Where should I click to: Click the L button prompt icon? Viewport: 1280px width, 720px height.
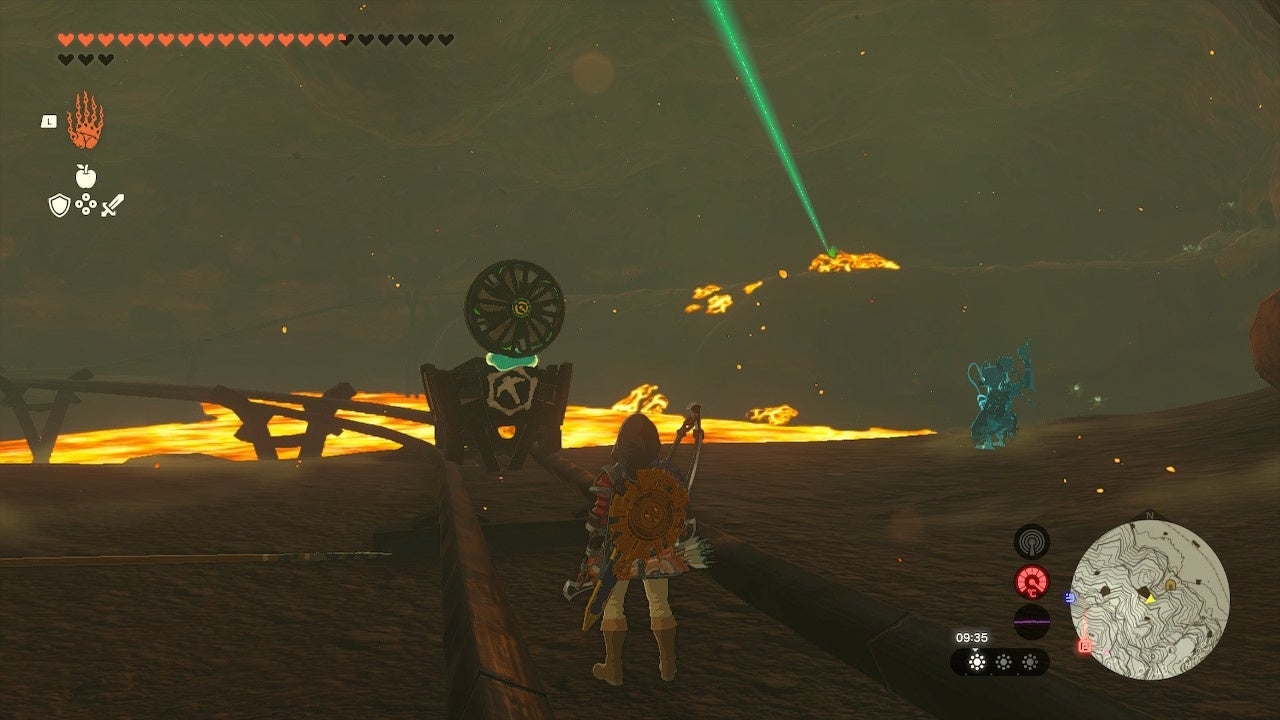(48, 120)
